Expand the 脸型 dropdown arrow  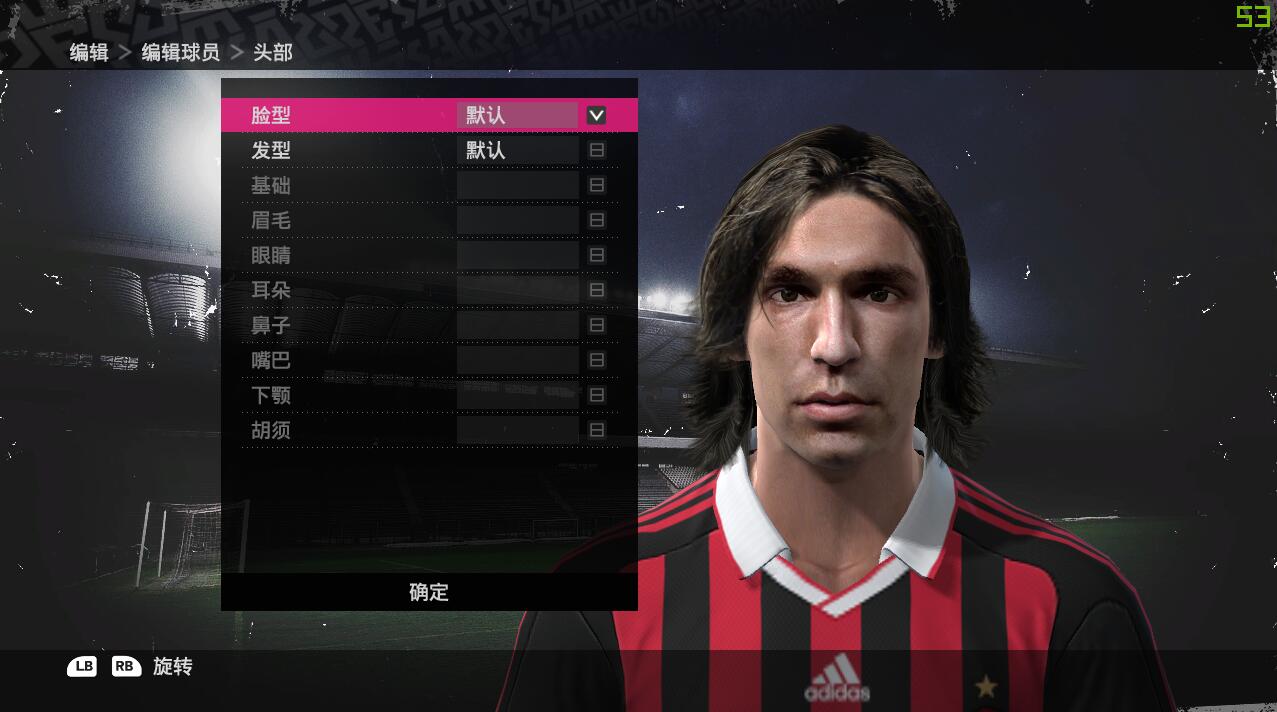tap(596, 115)
